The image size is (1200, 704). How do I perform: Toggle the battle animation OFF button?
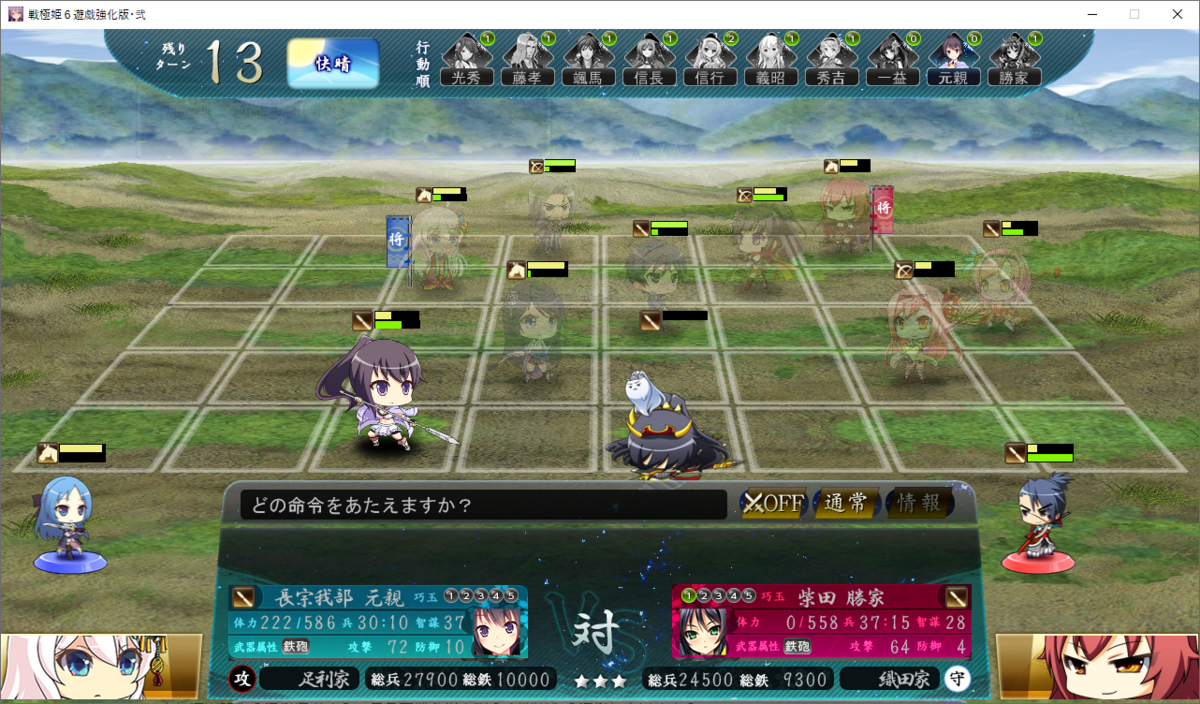(x=773, y=503)
